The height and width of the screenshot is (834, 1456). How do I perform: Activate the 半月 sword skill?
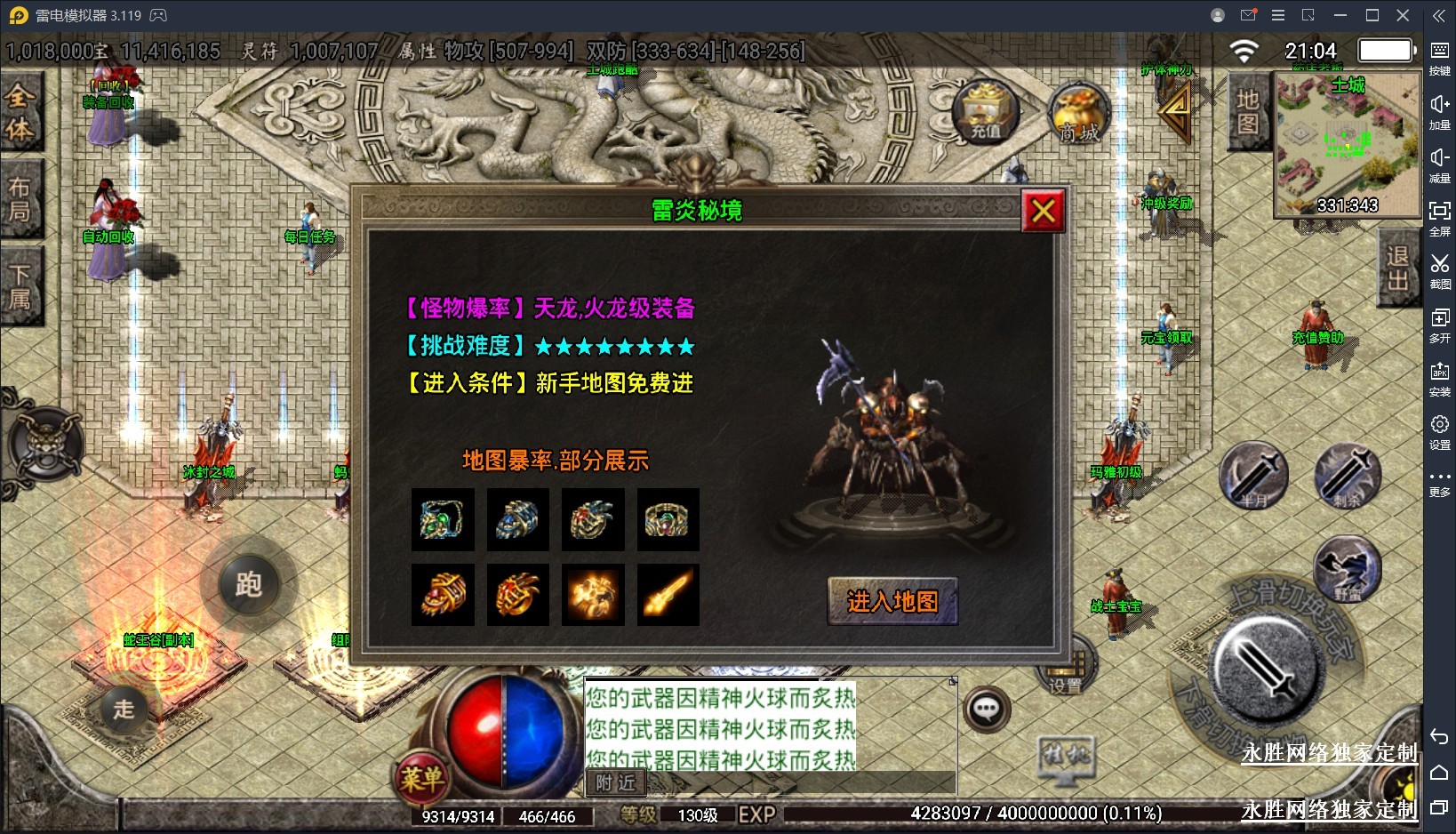tap(1253, 475)
